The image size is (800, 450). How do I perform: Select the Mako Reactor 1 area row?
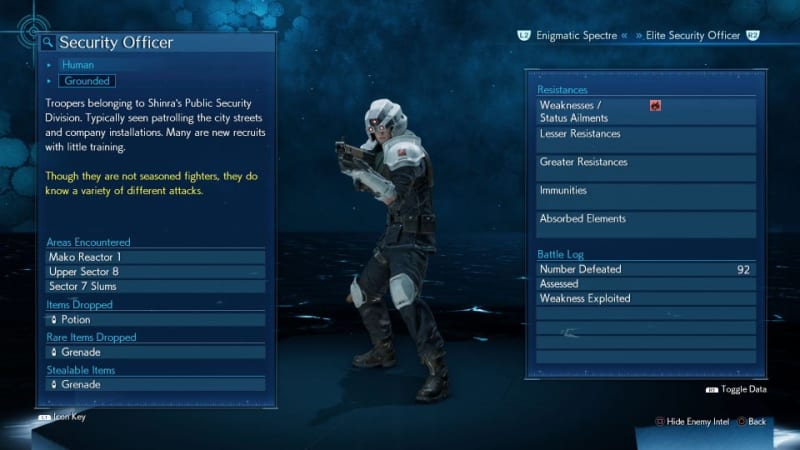tap(155, 257)
